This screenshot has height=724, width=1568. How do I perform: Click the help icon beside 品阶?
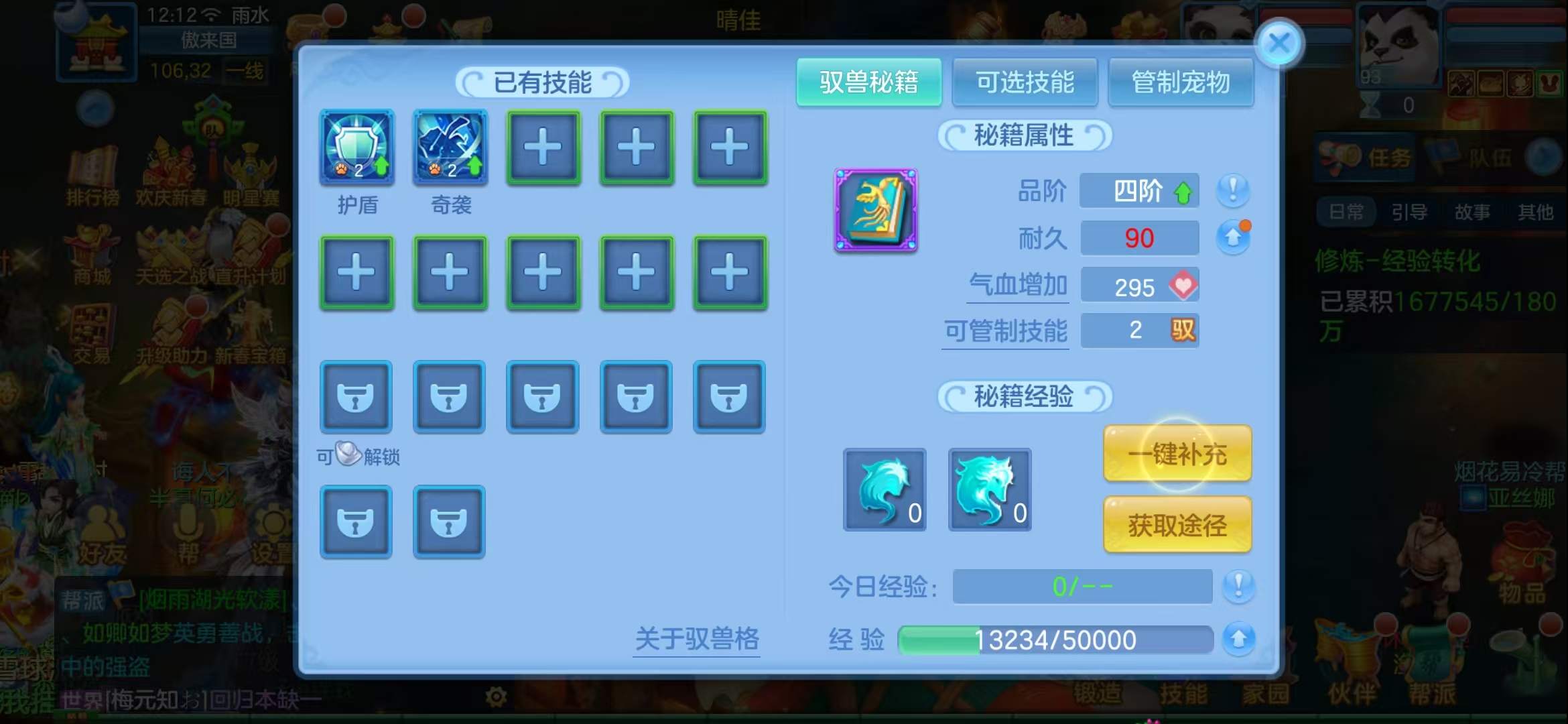pos(1235,191)
